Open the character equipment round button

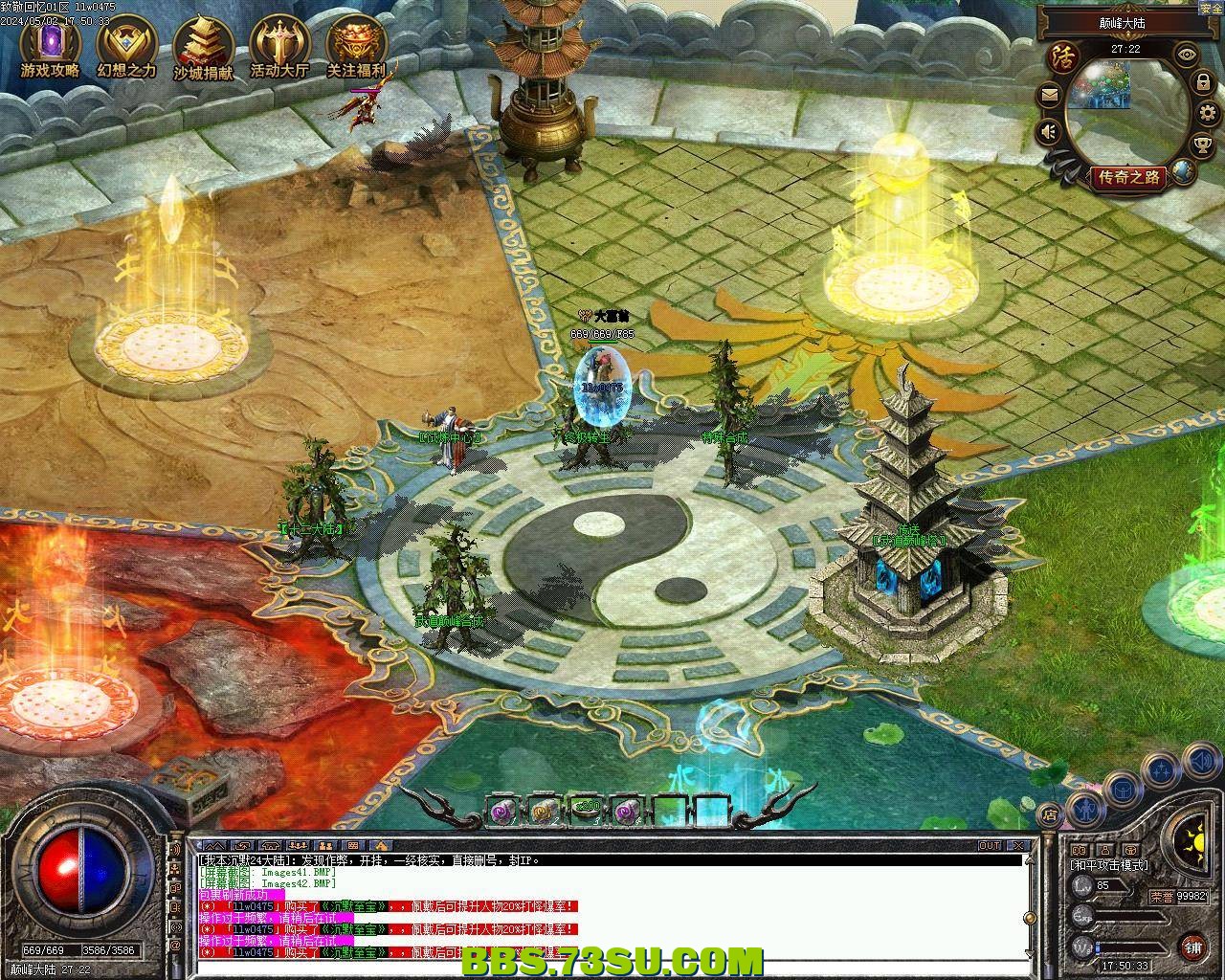tap(1086, 813)
